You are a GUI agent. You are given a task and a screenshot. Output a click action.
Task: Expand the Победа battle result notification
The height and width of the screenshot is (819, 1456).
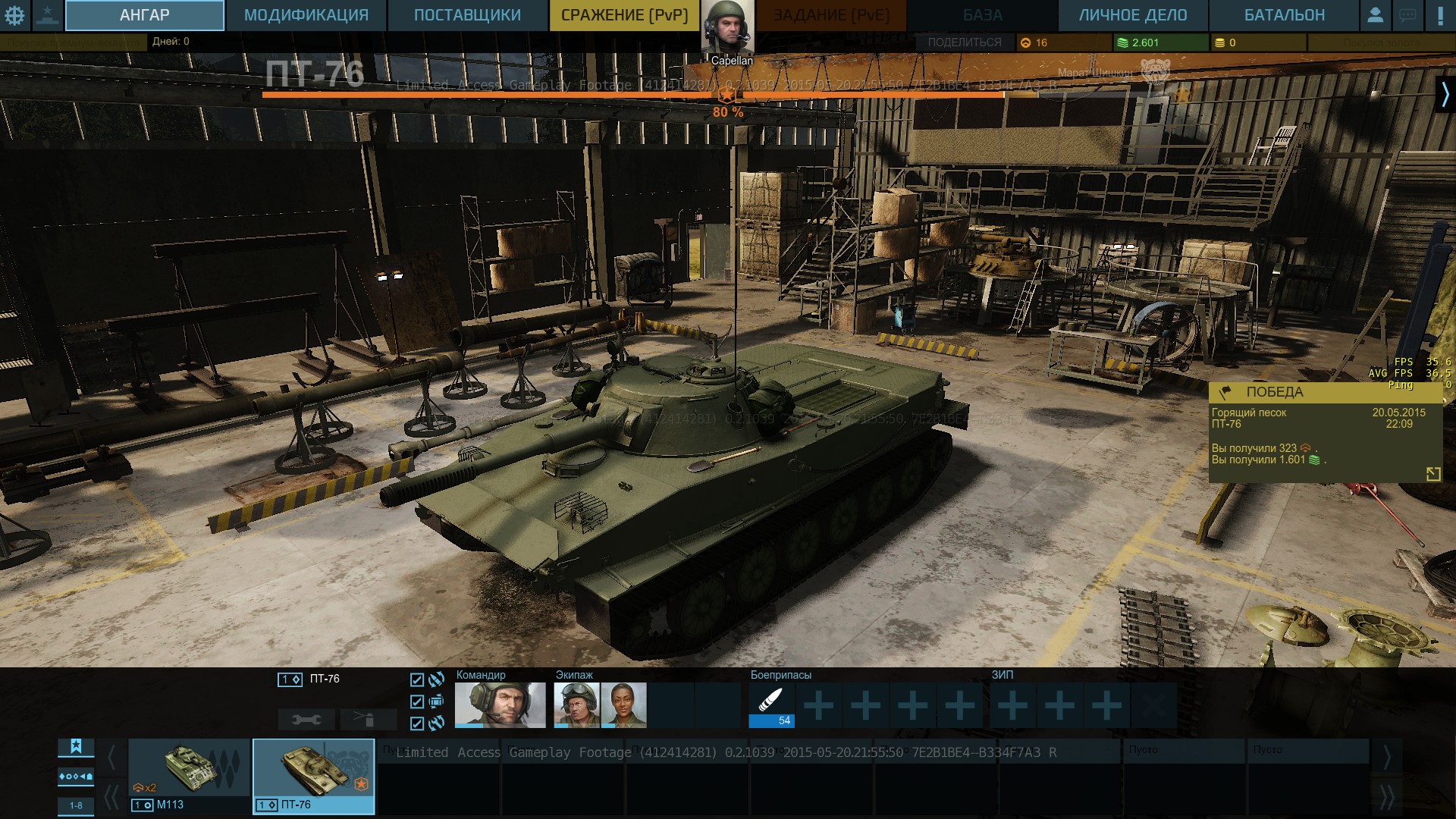[1432, 474]
